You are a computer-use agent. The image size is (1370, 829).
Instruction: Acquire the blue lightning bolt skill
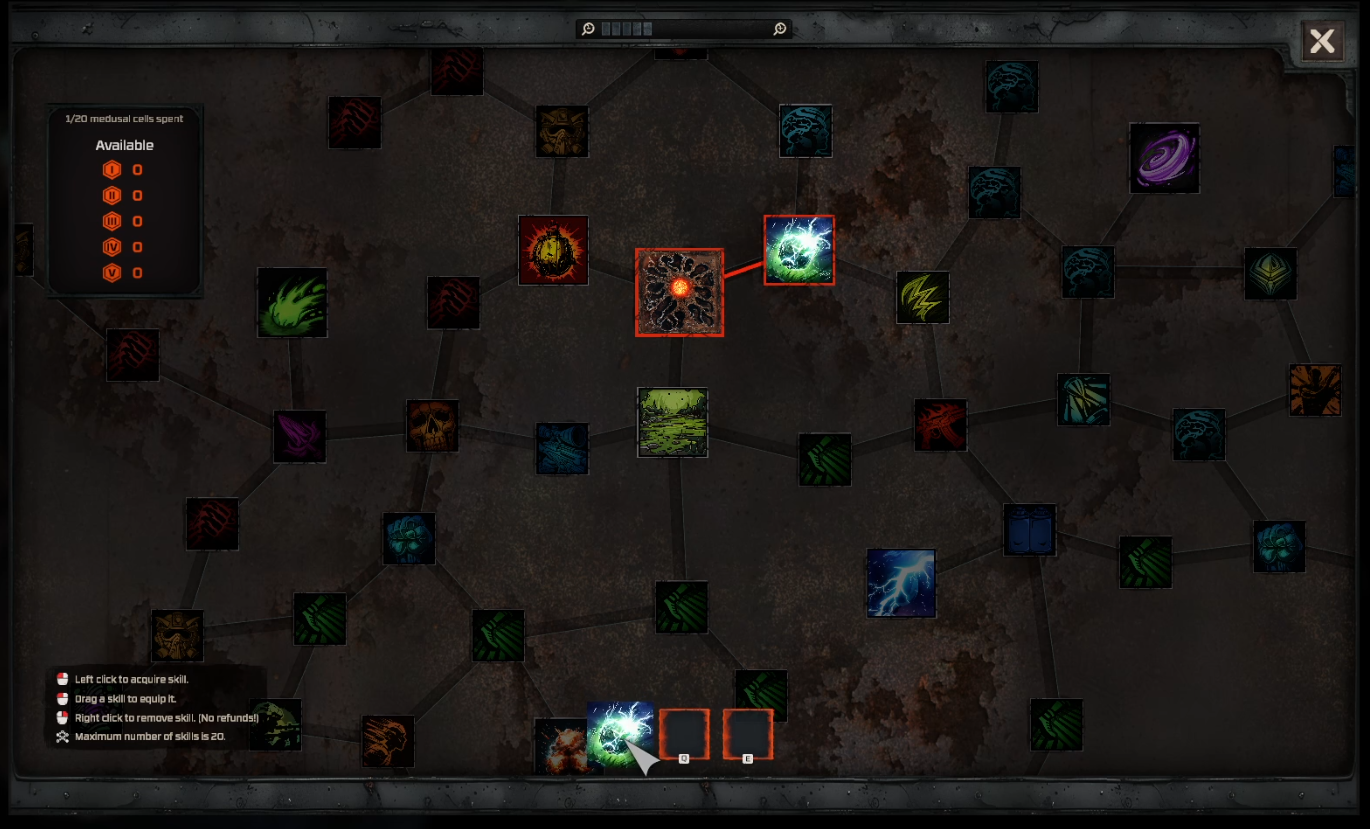click(x=901, y=583)
